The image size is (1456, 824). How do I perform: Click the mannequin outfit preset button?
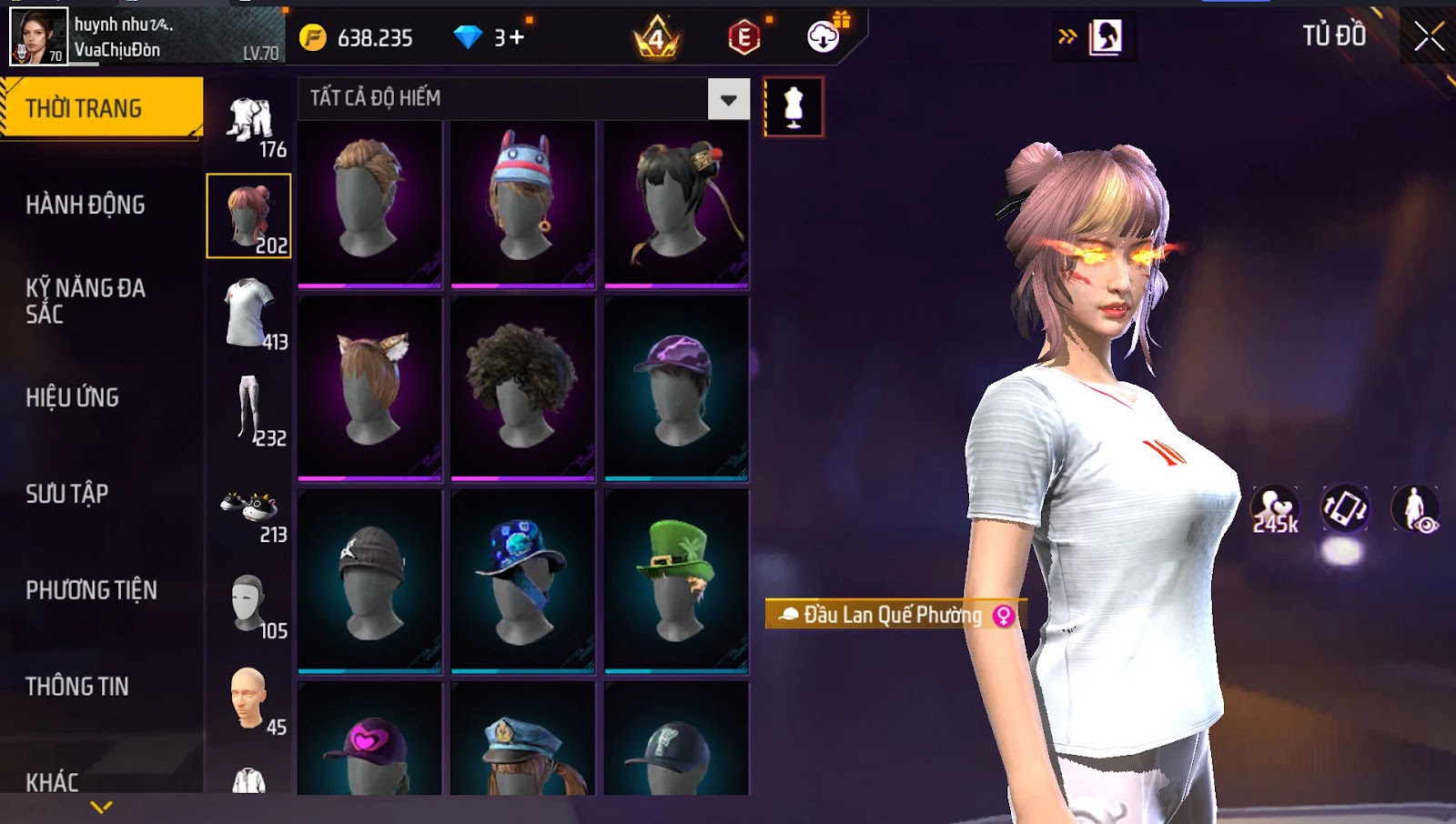point(794,107)
